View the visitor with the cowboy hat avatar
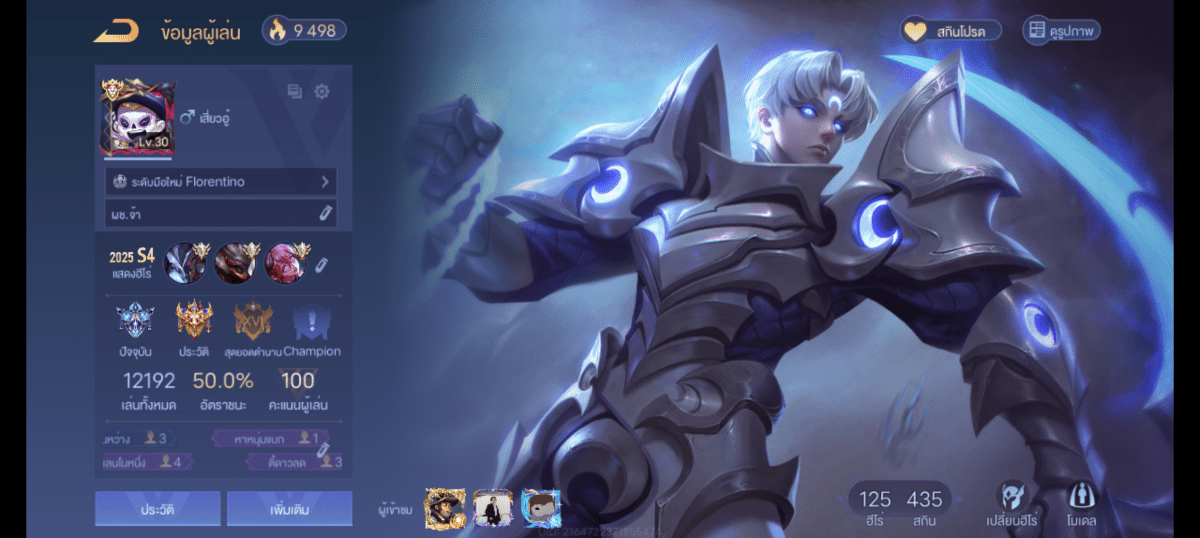This screenshot has width=1200, height=538. (444, 508)
